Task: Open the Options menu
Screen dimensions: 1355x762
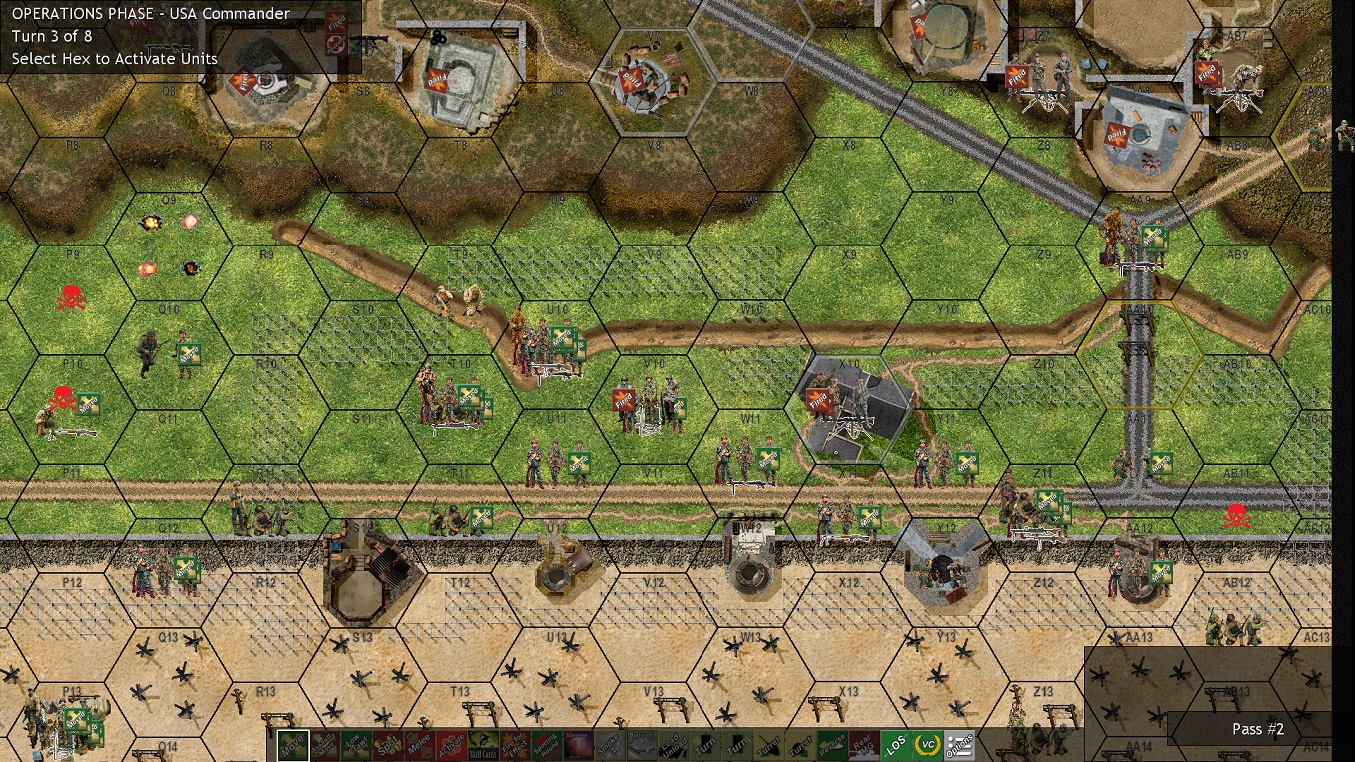Action: (959, 746)
